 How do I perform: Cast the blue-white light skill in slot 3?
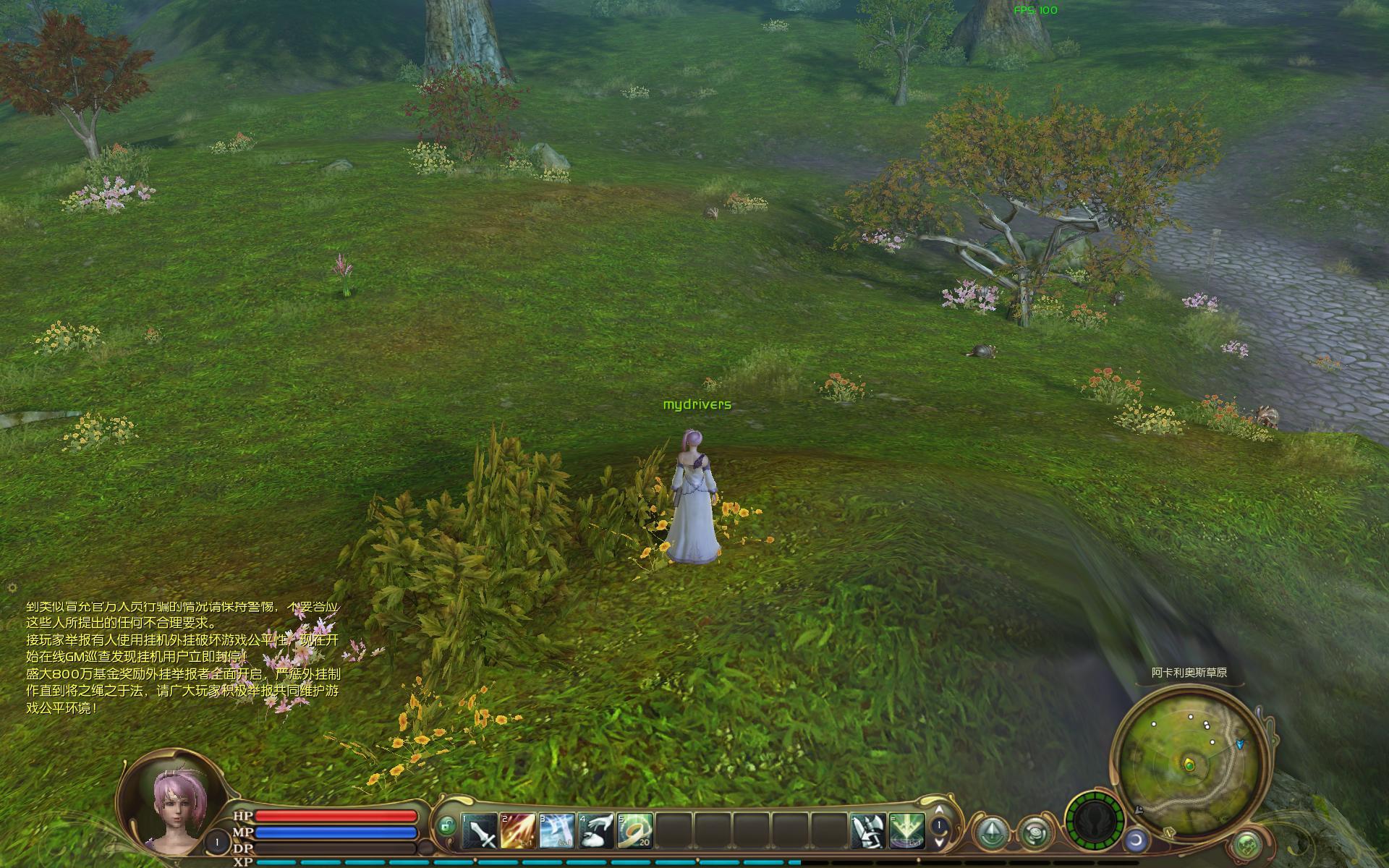557,830
